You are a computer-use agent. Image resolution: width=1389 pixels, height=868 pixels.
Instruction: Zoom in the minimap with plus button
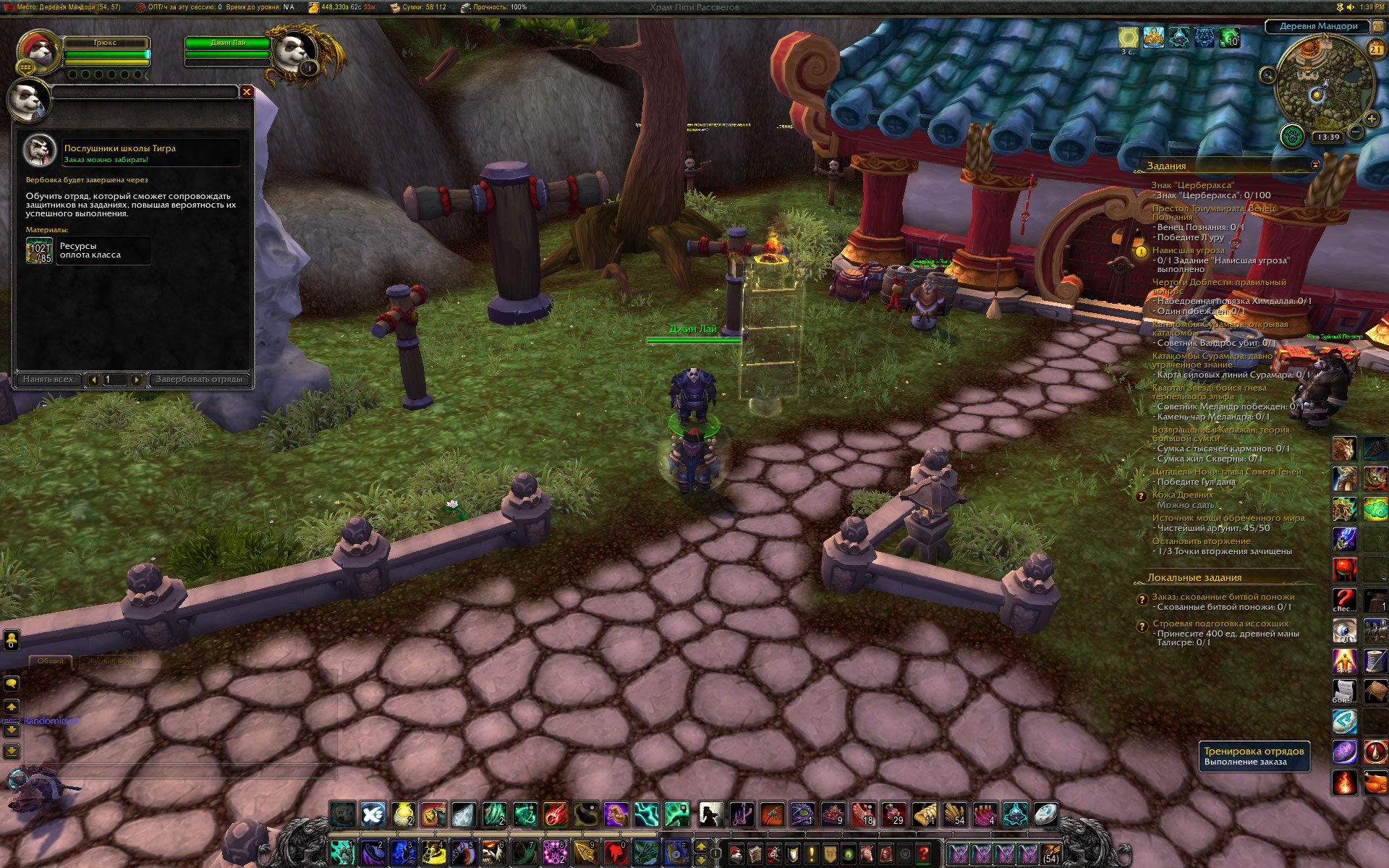coord(1371,119)
